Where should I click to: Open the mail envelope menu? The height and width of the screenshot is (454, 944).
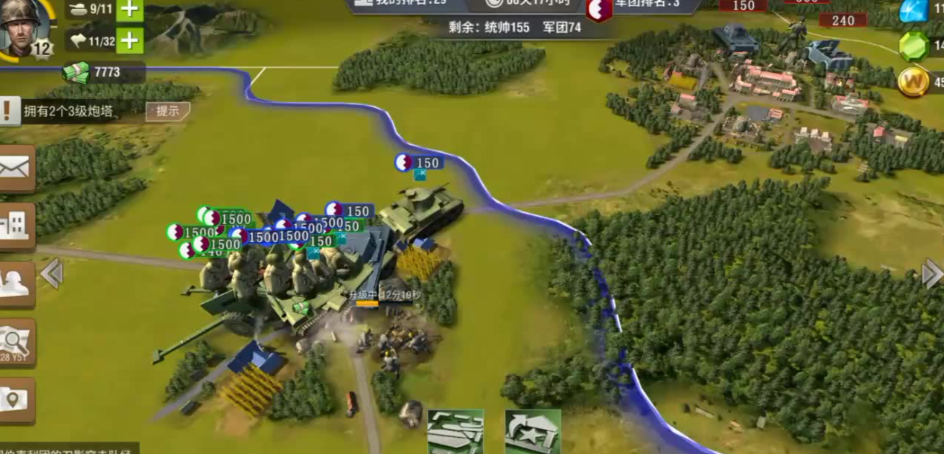[x=17, y=168]
